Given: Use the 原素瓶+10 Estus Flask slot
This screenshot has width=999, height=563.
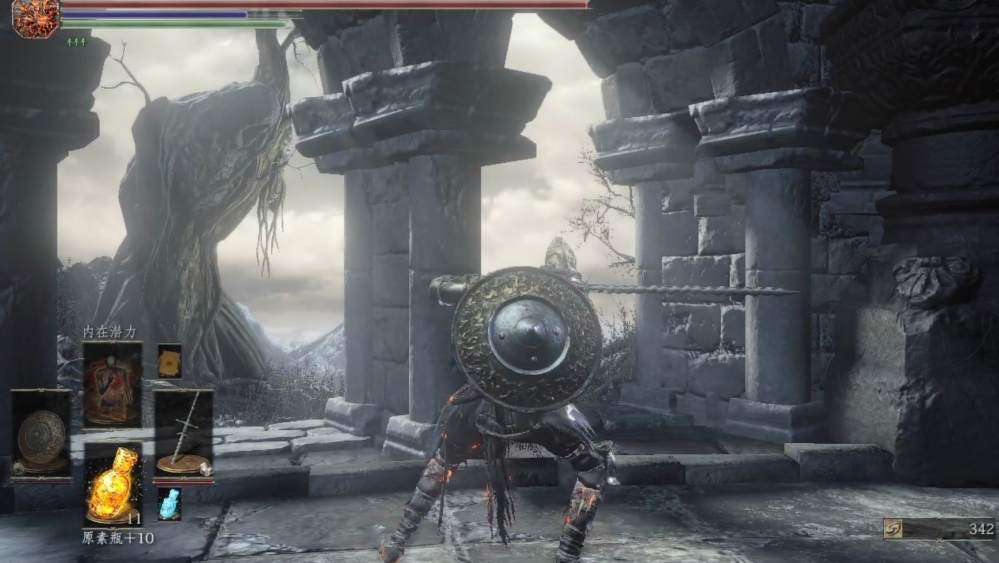Looking at the screenshot, I should click(112, 485).
